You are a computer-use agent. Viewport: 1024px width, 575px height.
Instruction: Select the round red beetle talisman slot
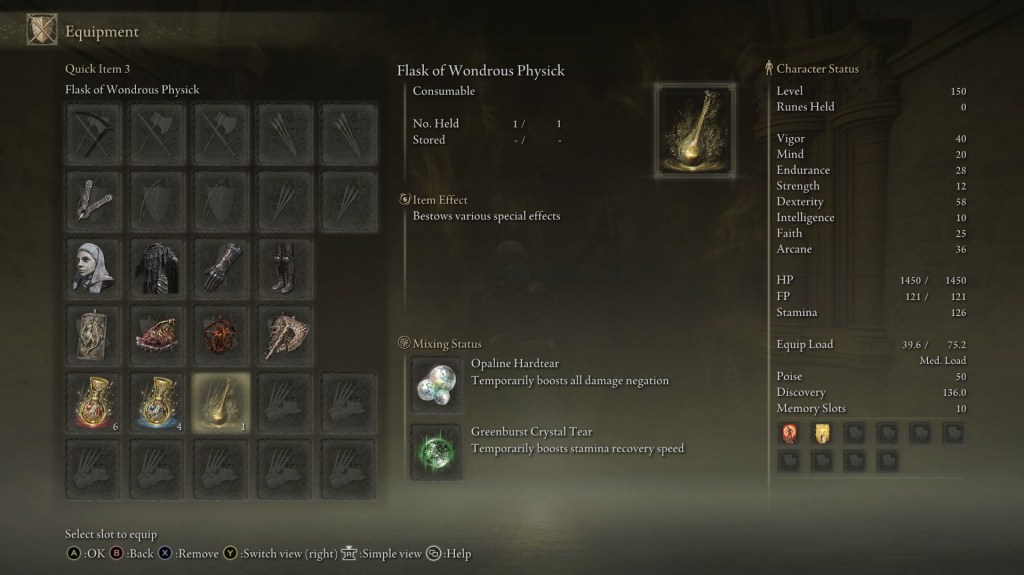(x=220, y=333)
